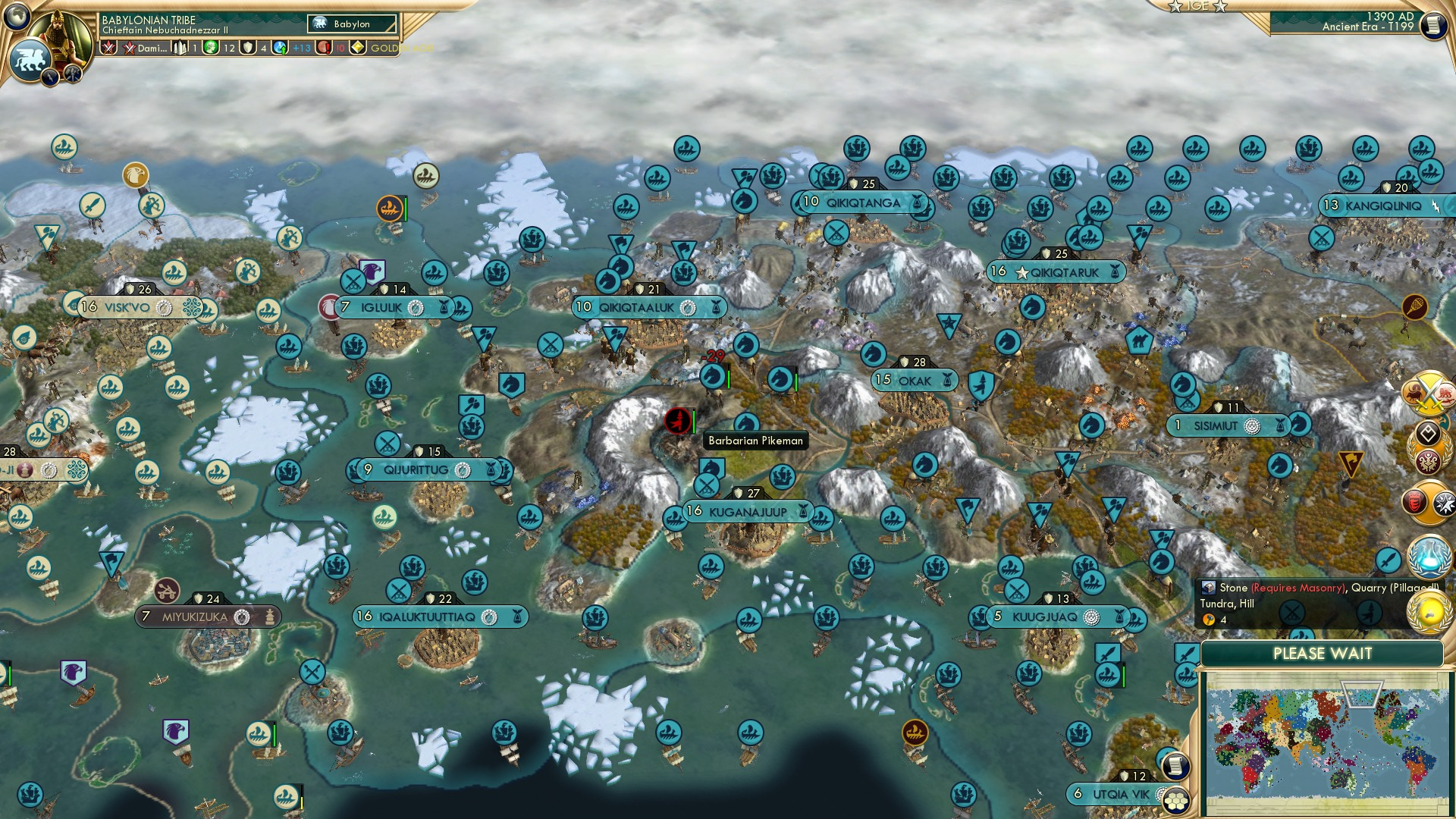Screen dimensions: 1456x819
Task: Click the PLEASE WAIT button
Action: coord(1323,653)
